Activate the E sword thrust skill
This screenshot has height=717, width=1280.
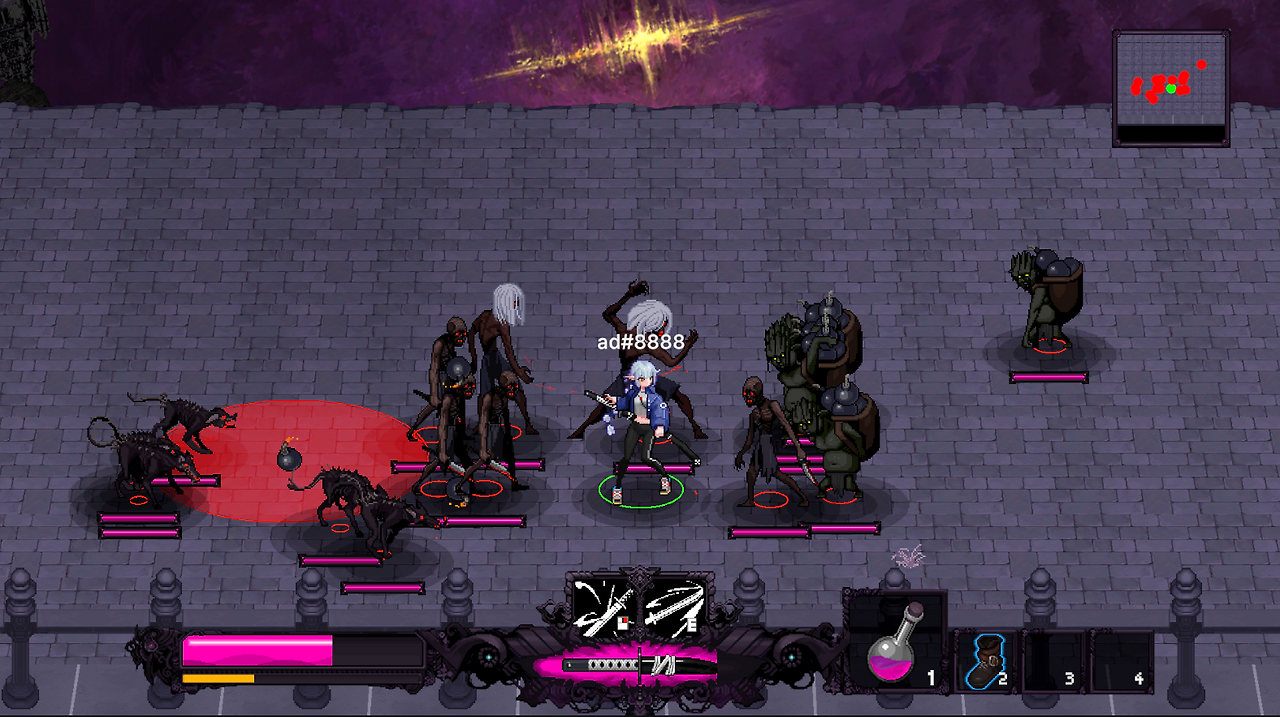pos(674,606)
